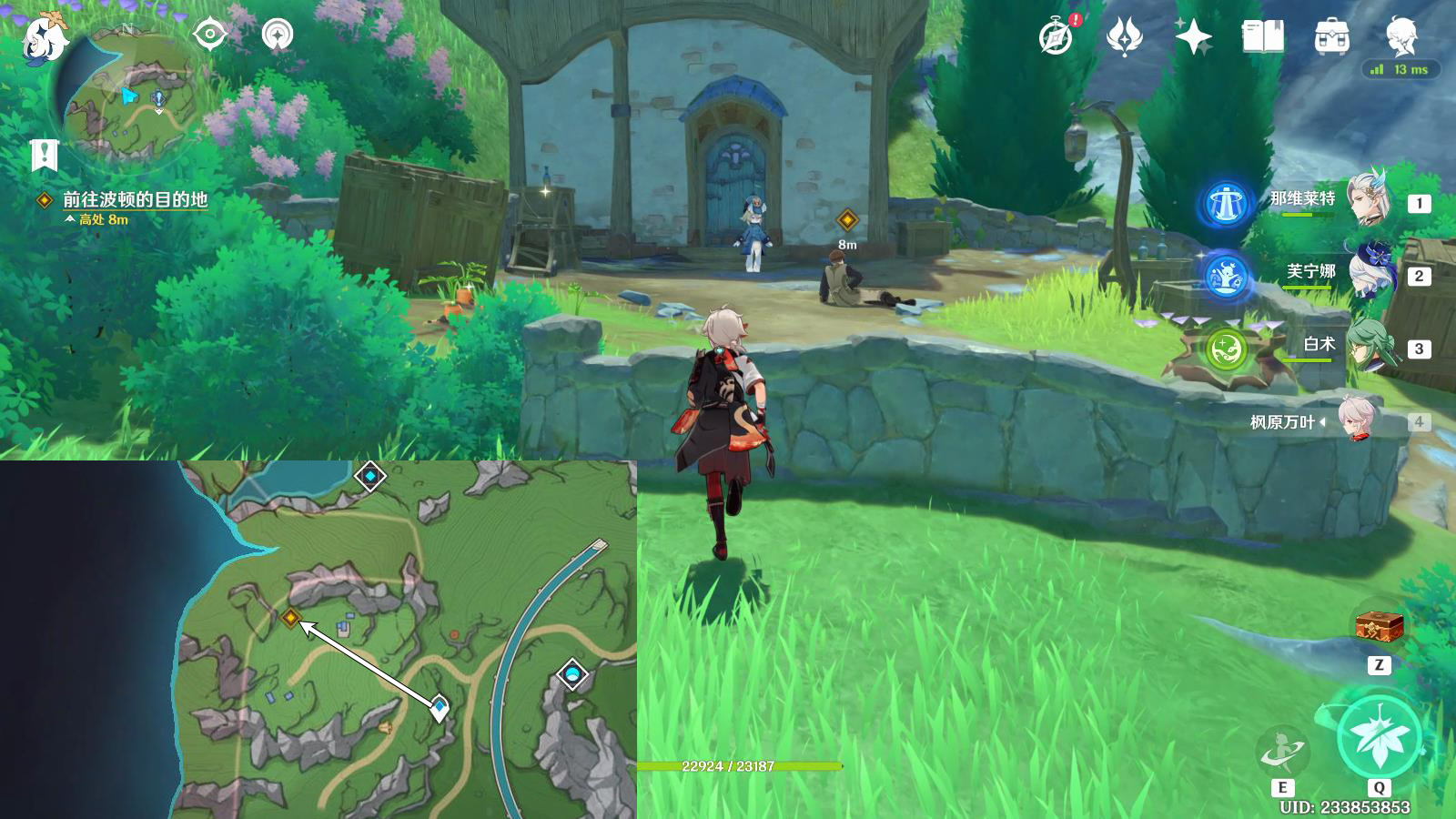Select active character 枫原万叶 portrait
Viewport: 1456px width, 819px height.
(1358, 420)
